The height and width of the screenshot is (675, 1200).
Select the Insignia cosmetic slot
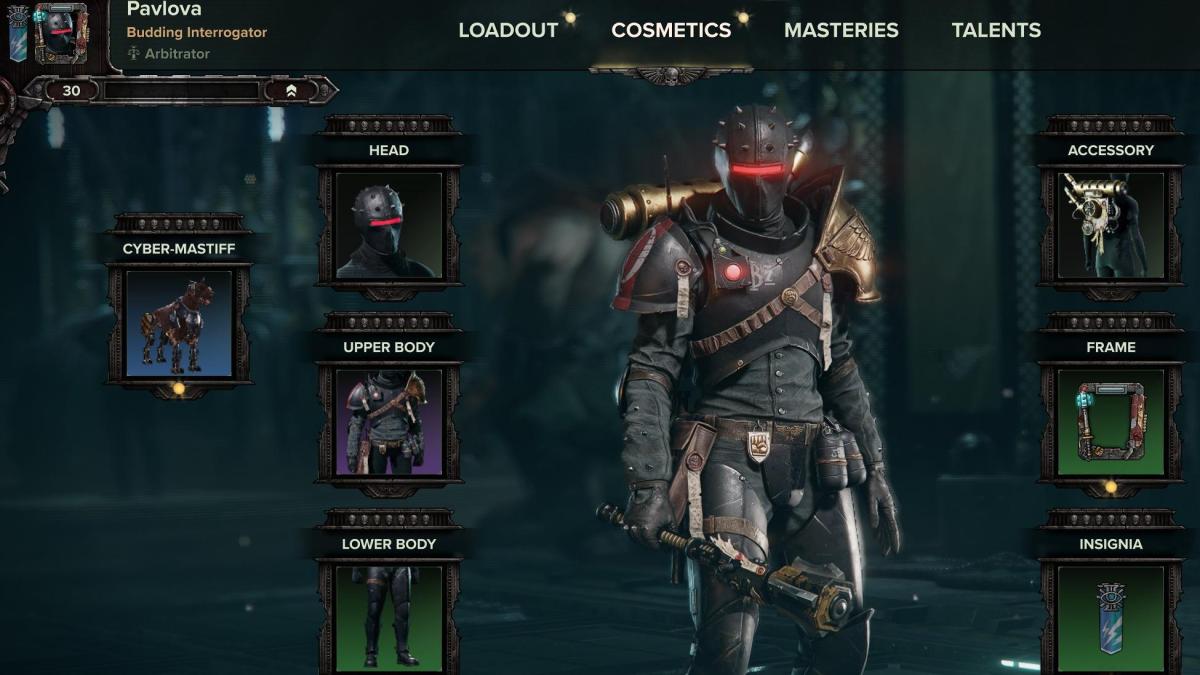(x=1110, y=617)
